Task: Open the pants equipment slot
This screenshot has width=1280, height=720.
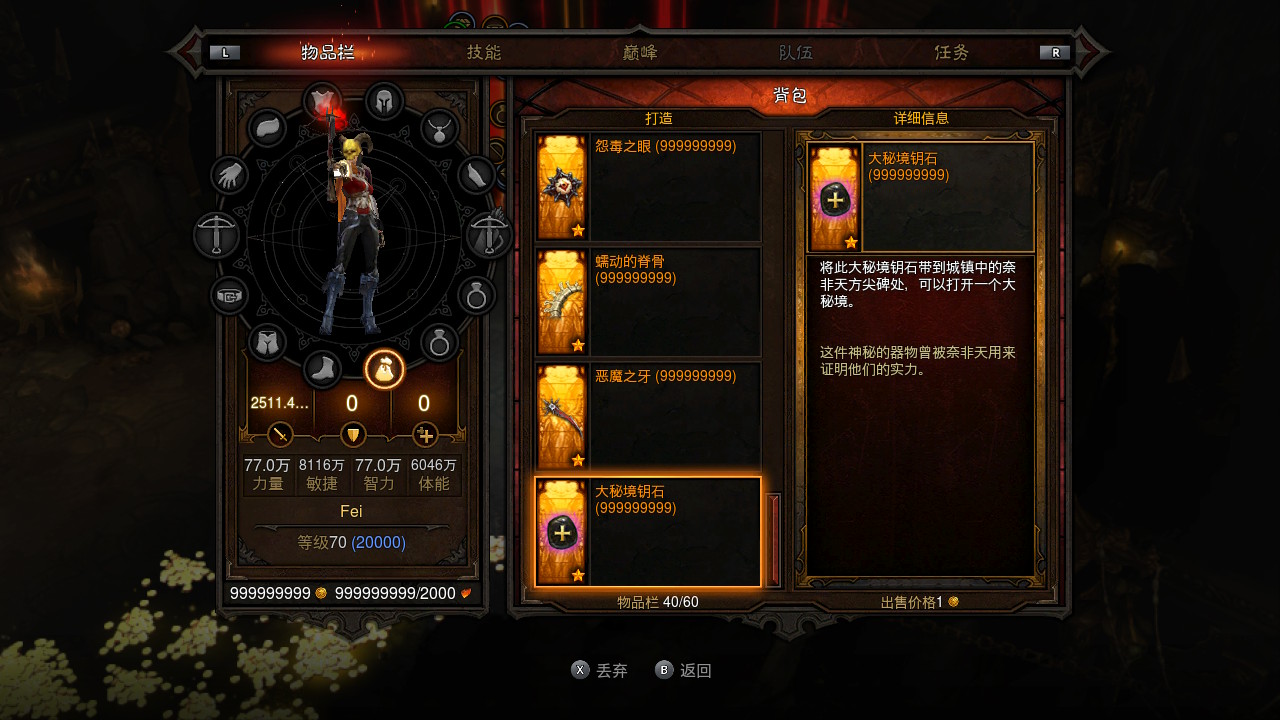Action: point(267,343)
